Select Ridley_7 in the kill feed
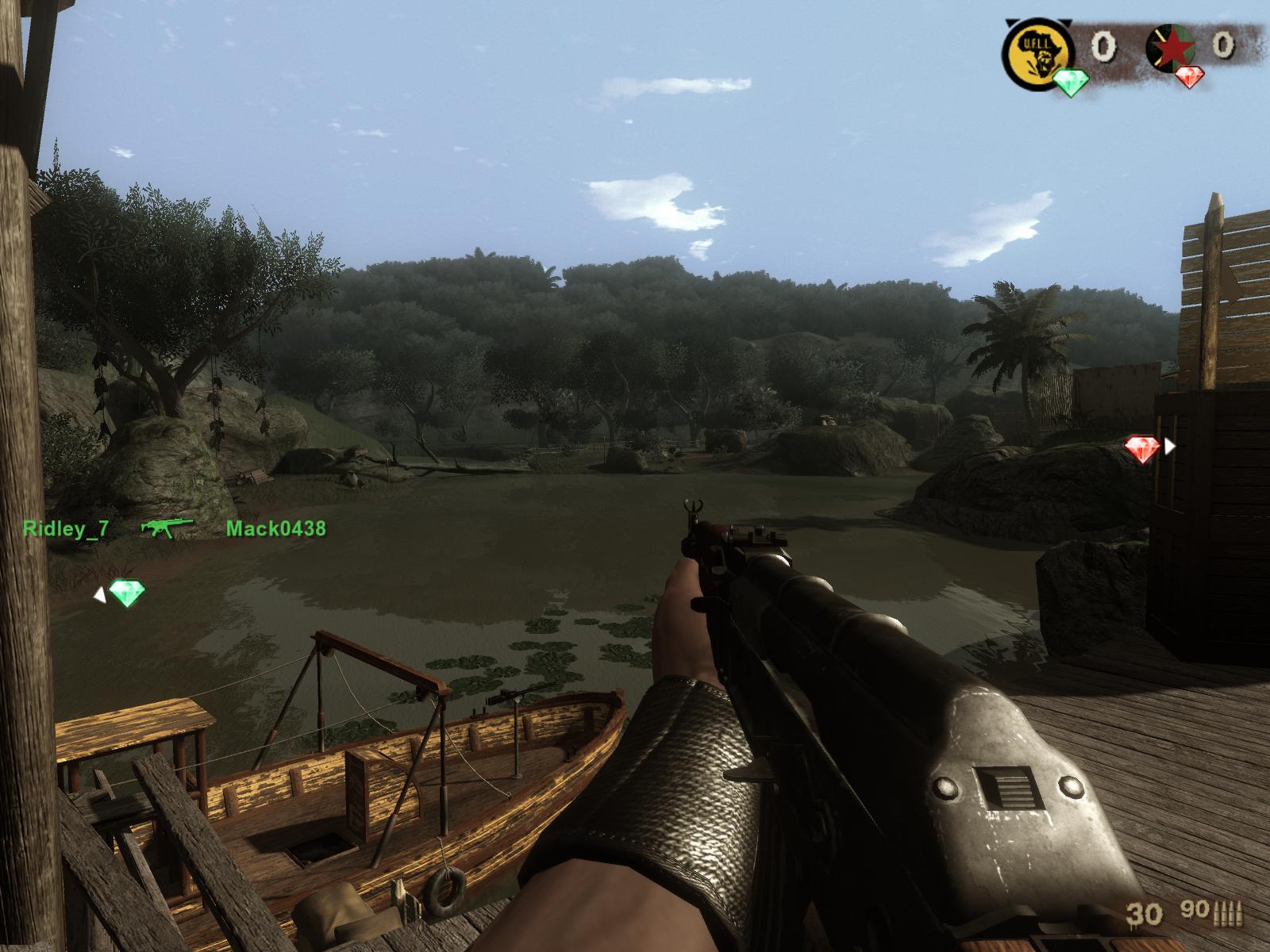This screenshot has height=952, width=1270. pos(66,529)
